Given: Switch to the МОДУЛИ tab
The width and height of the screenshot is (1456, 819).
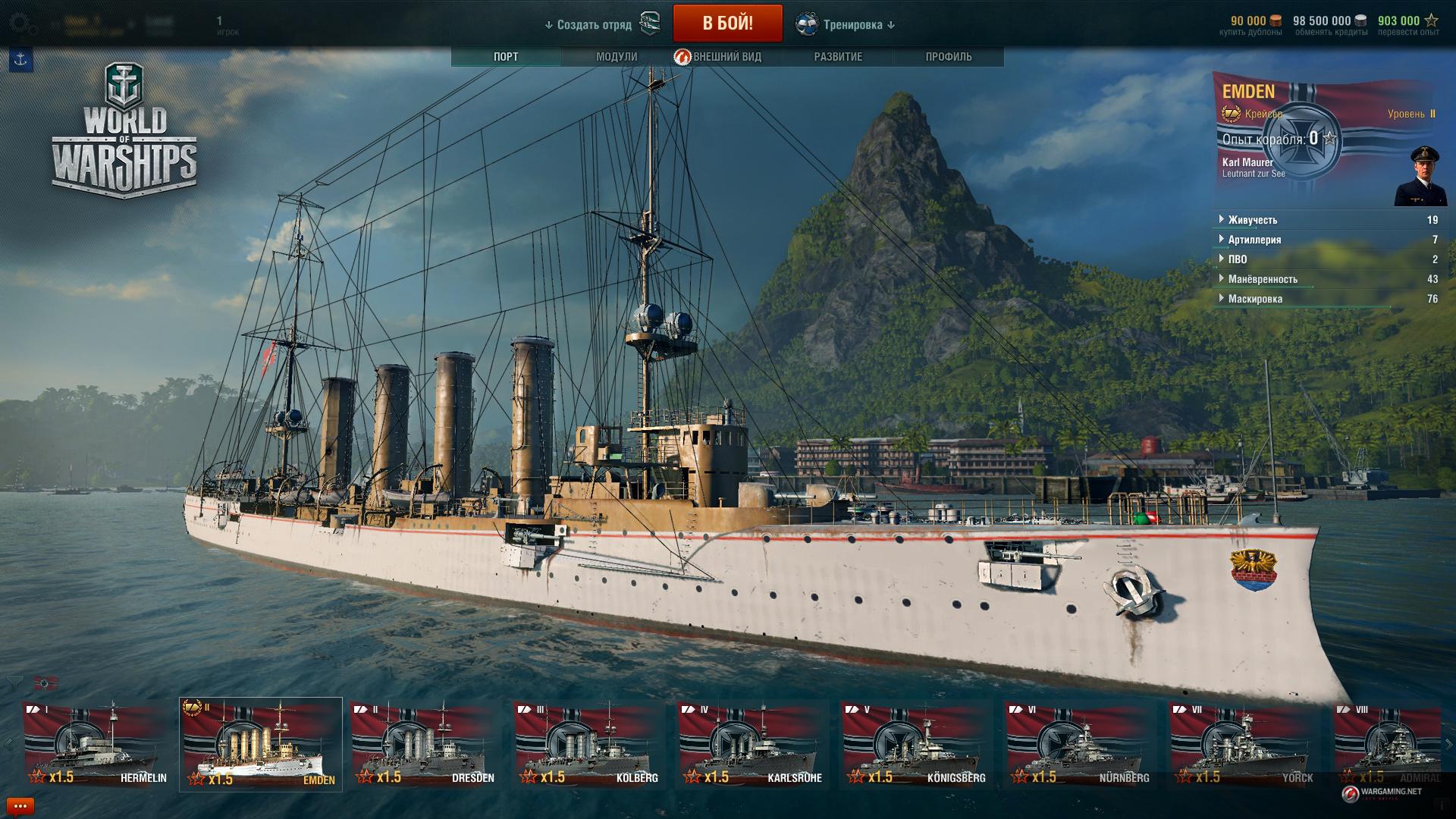Looking at the screenshot, I should (617, 57).
